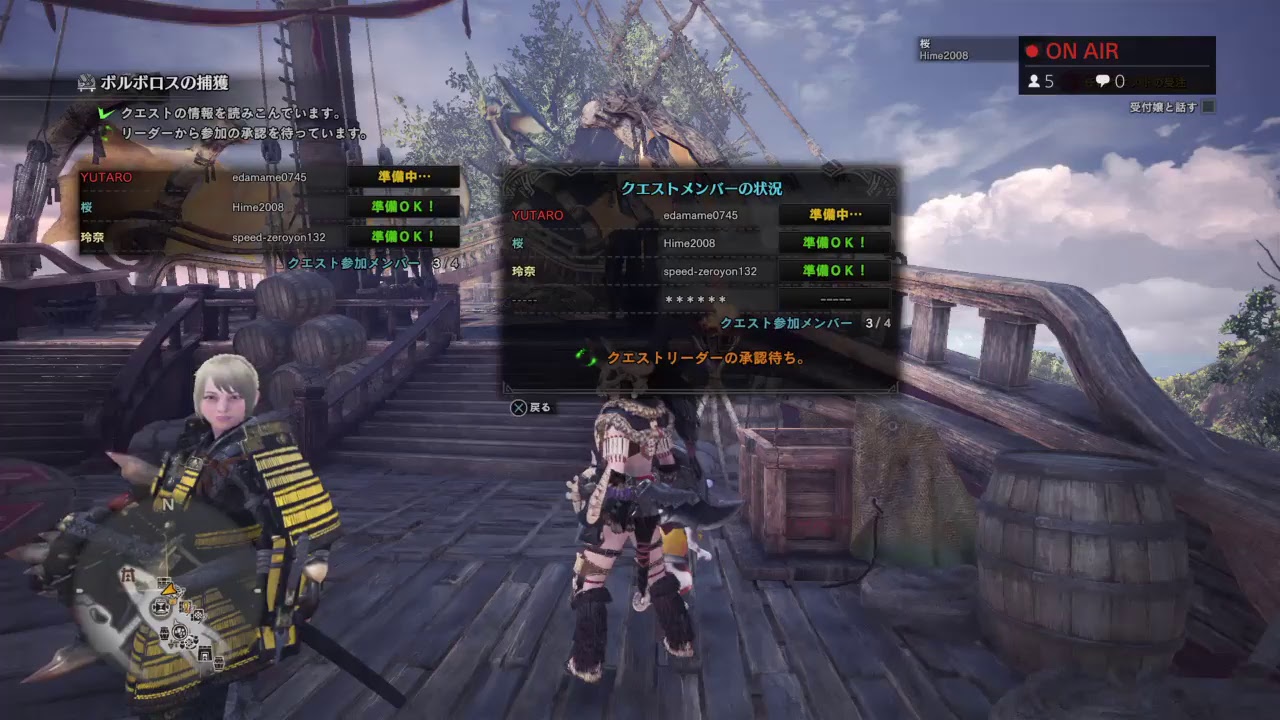Click the ON AIR broadcast indicator
The width and height of the screenshot is (1280, 720).
tap(1082, 51)
